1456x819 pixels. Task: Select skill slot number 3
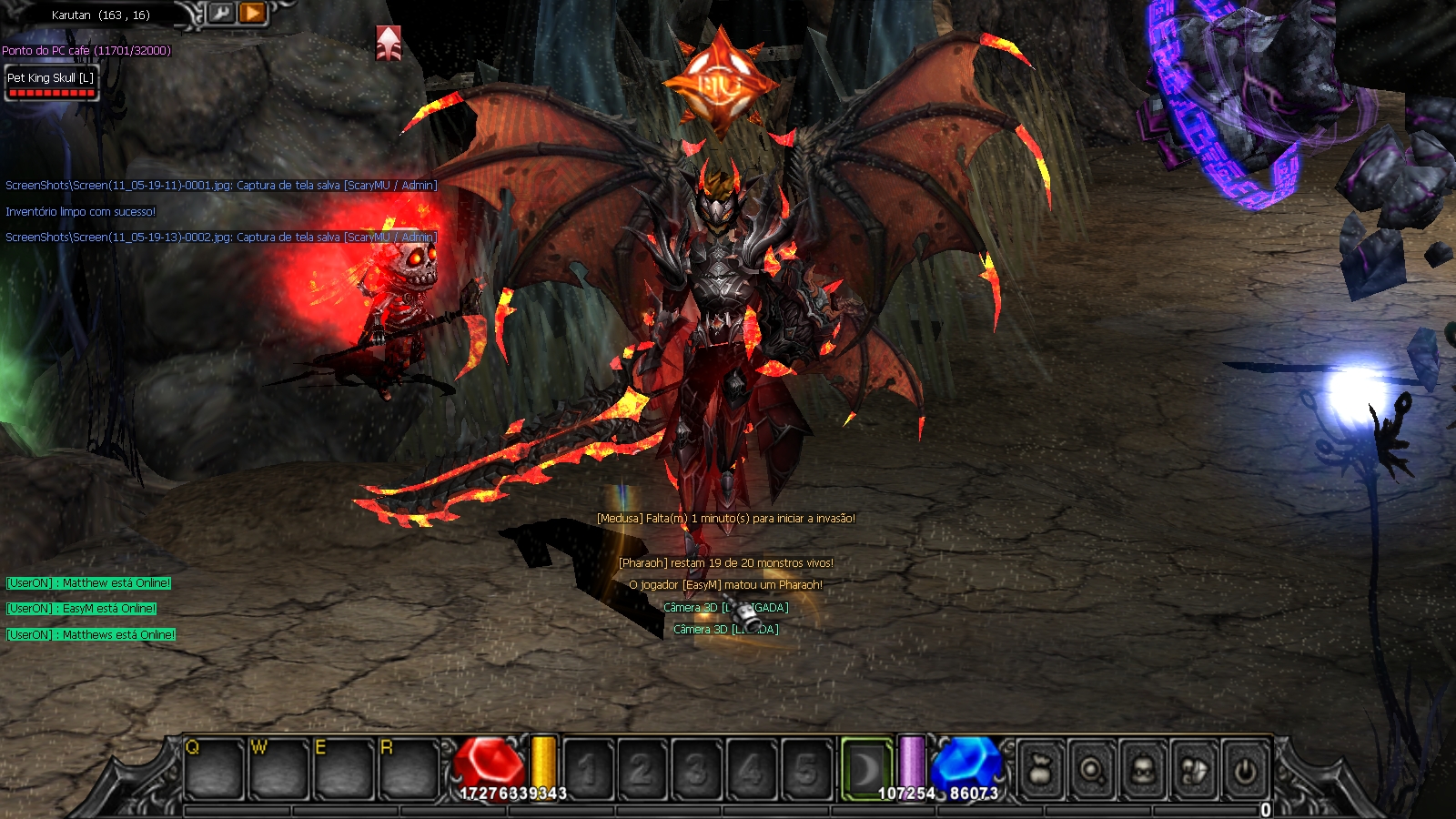(x=696, y=770)
